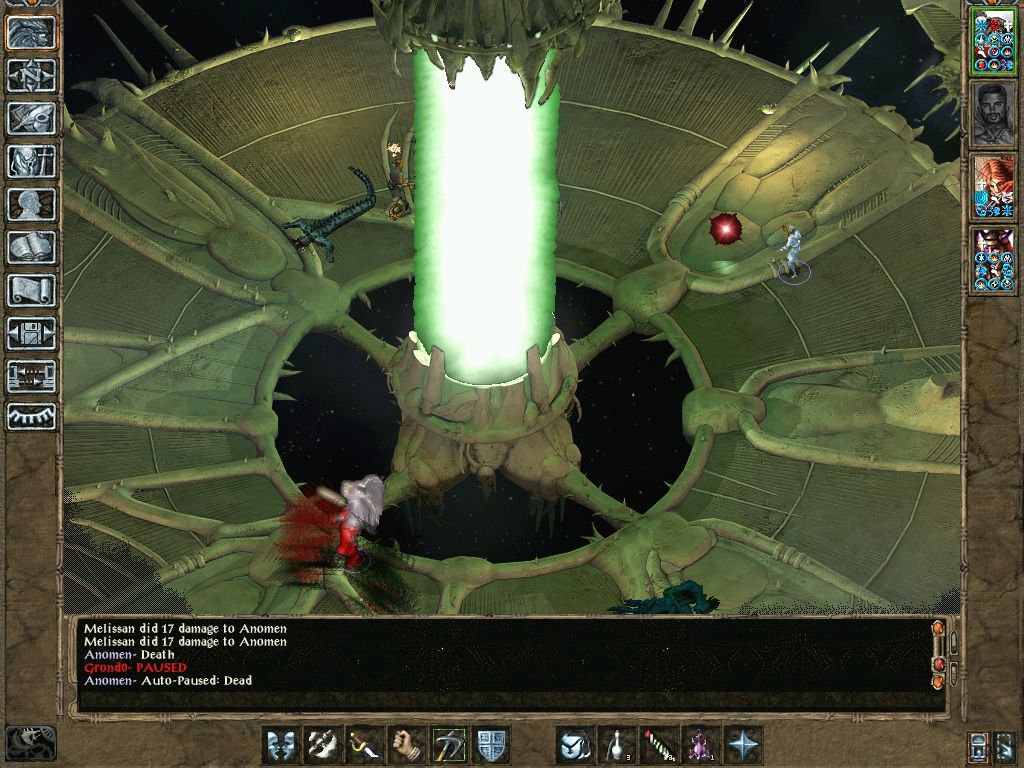Open the area map with compass icon
This screenshot has width=1024, height=768.
pos(31,75)
